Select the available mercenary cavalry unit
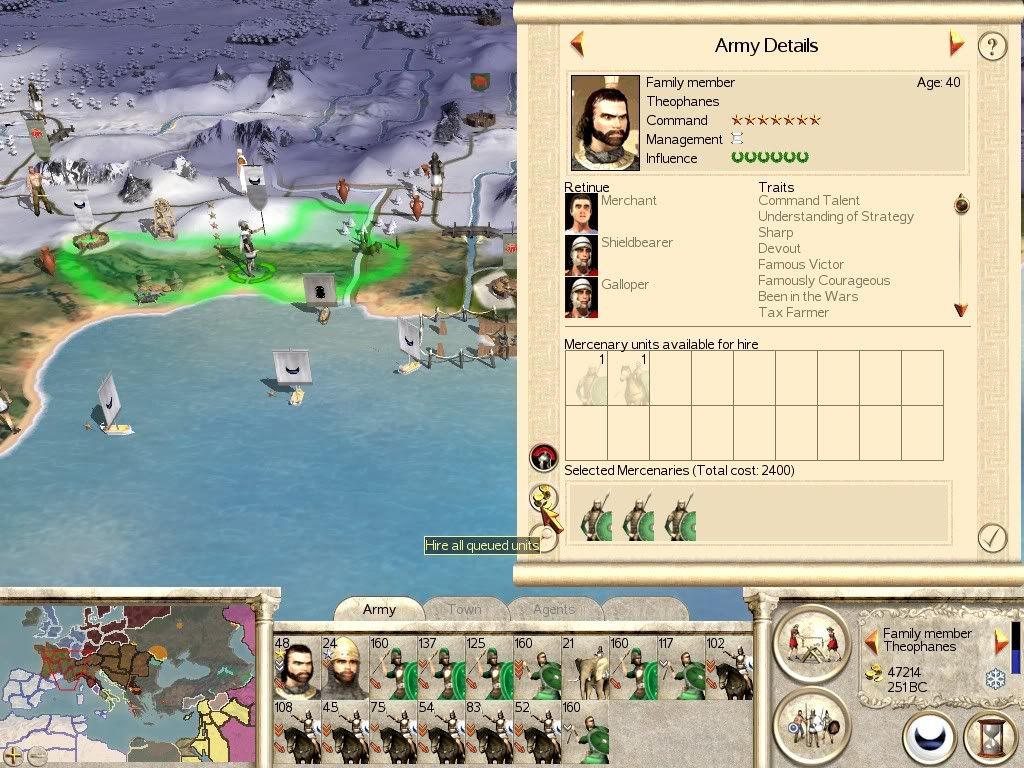The image size is (1024, 768). pos(628,378)
